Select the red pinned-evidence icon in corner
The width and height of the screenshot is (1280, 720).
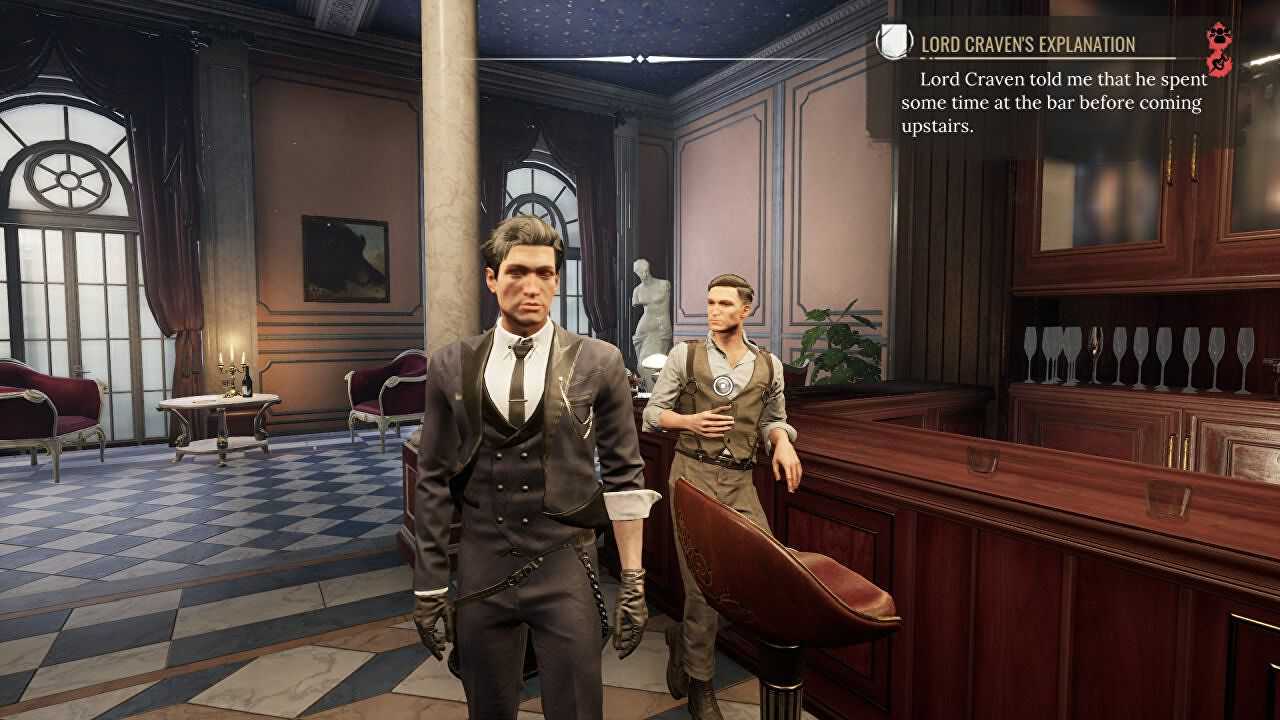[x=1220, y=50]
